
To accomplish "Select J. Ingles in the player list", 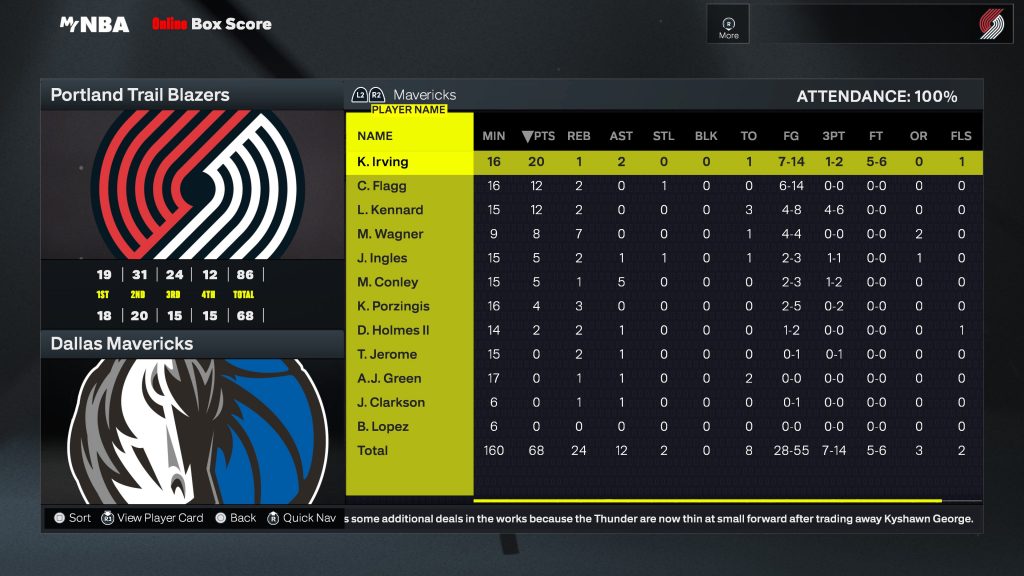I will pos(382,258).
